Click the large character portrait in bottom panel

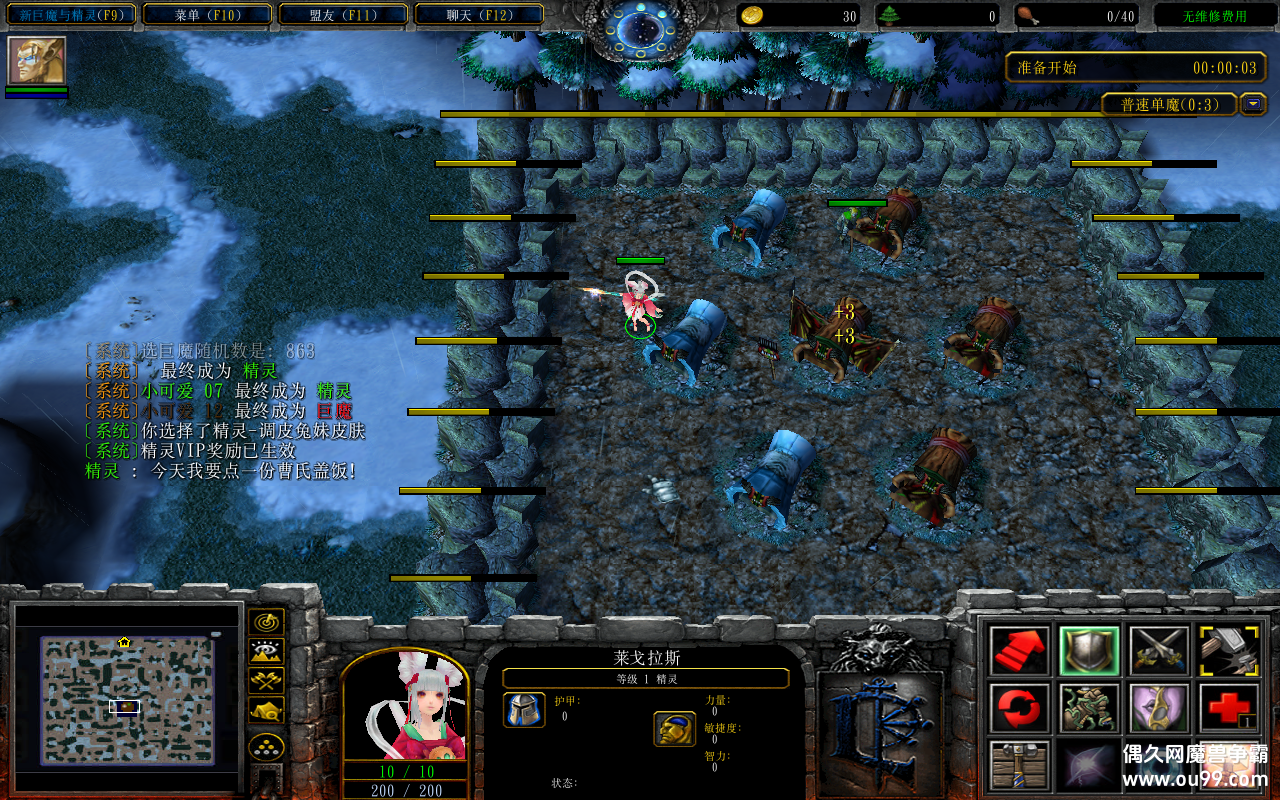click(x=405, y=706)
